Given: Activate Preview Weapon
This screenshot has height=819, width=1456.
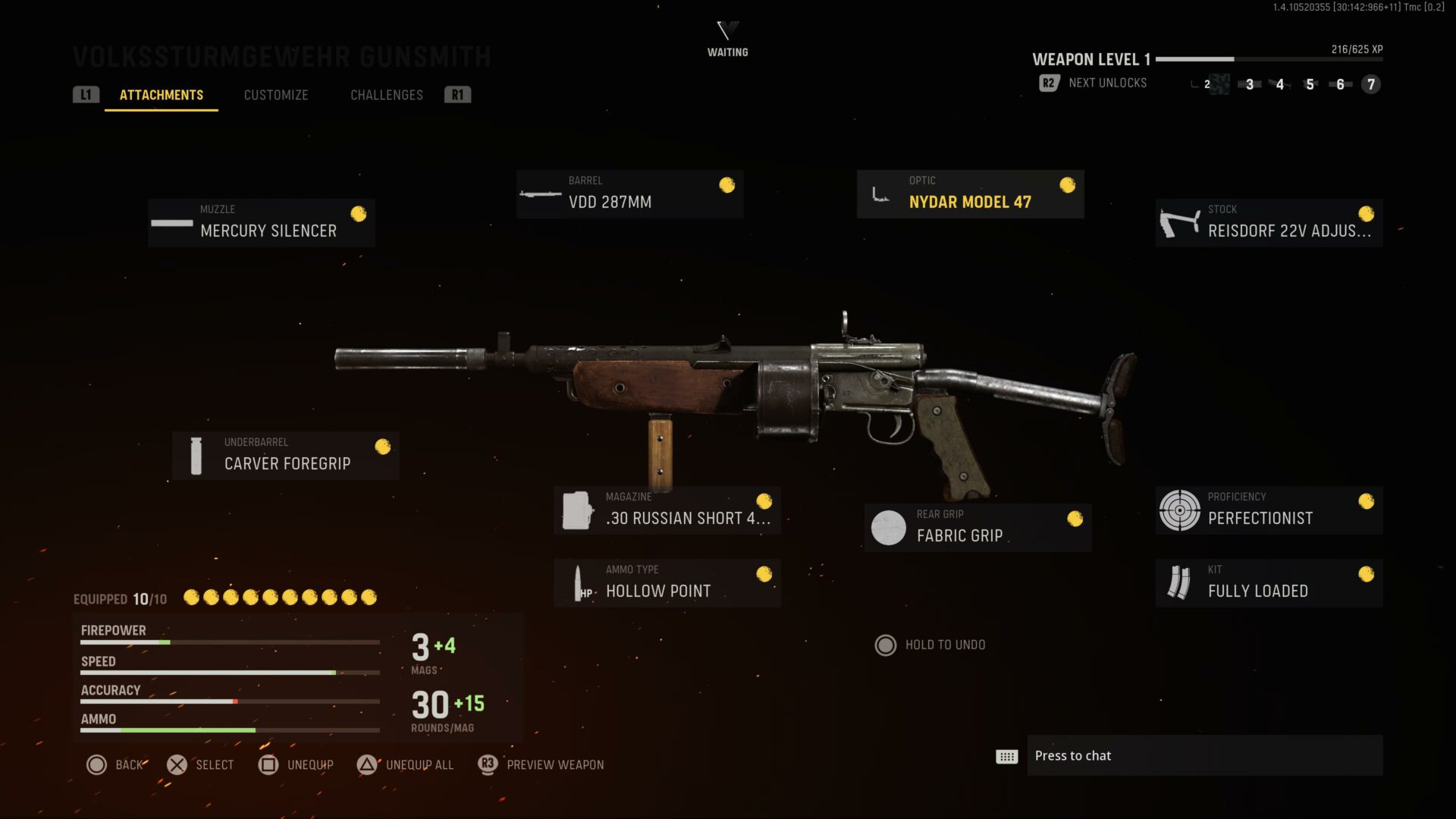Looking at the screenshot, I should (x=541, y=764).
